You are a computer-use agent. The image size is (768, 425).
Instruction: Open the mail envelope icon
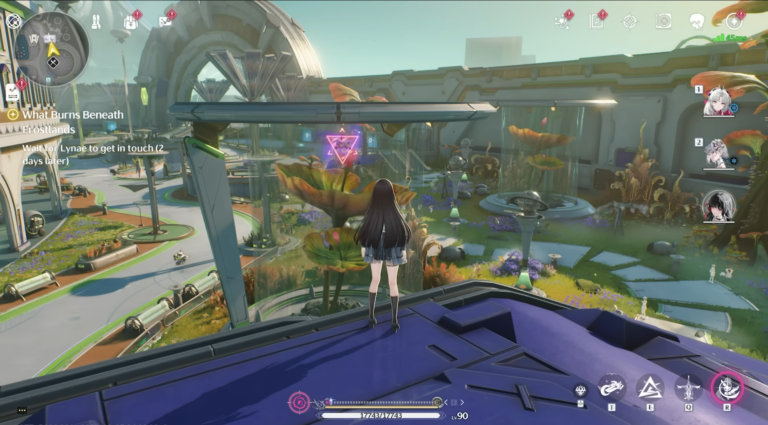[165, 21]
